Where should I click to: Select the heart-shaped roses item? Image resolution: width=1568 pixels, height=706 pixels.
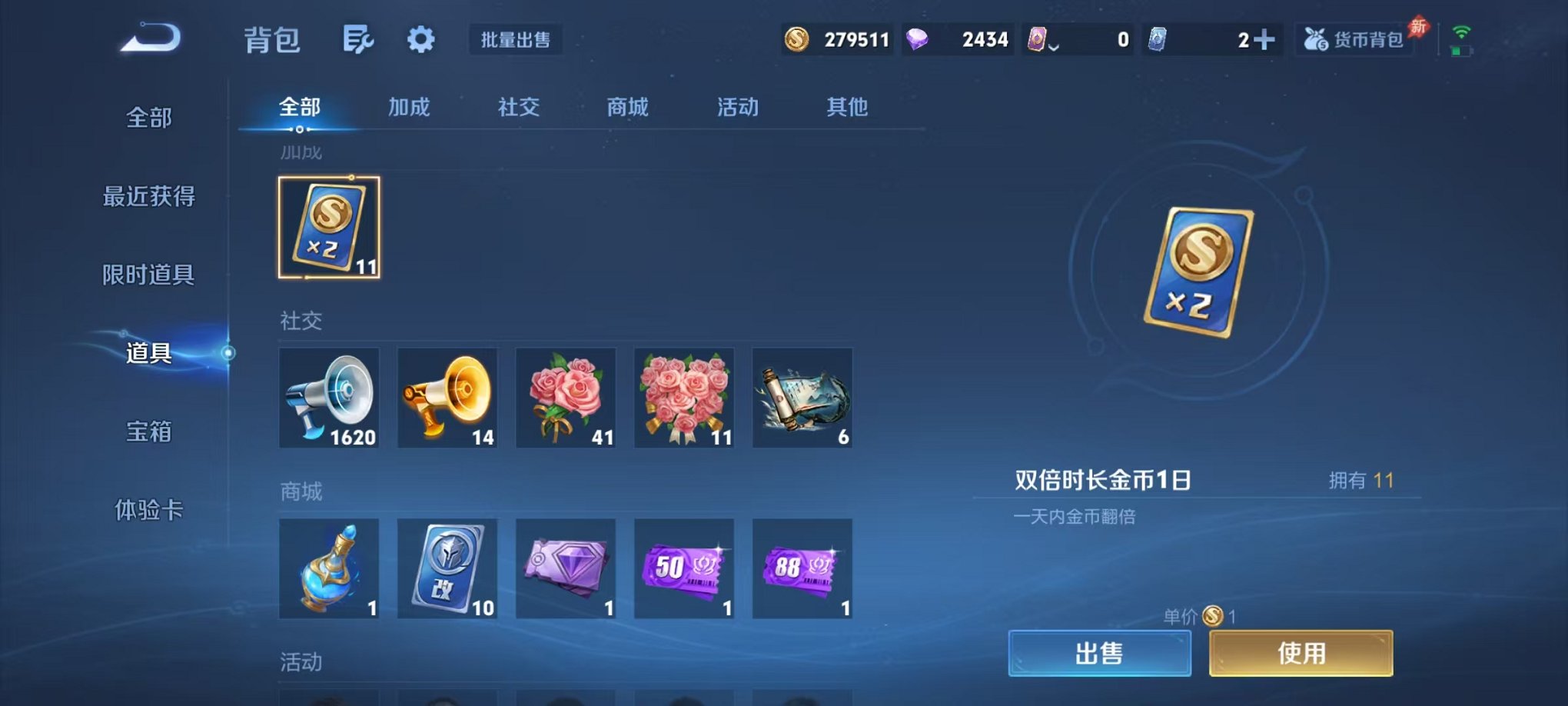[x=683, y=398]
